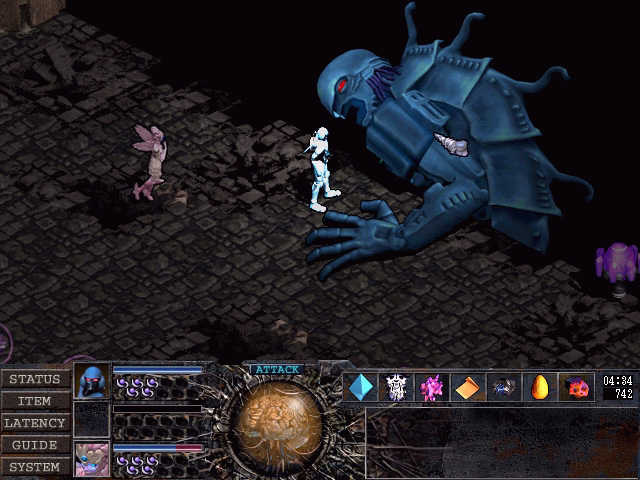
Task: Click the central brain orb
Action: [x=277, y=418]
